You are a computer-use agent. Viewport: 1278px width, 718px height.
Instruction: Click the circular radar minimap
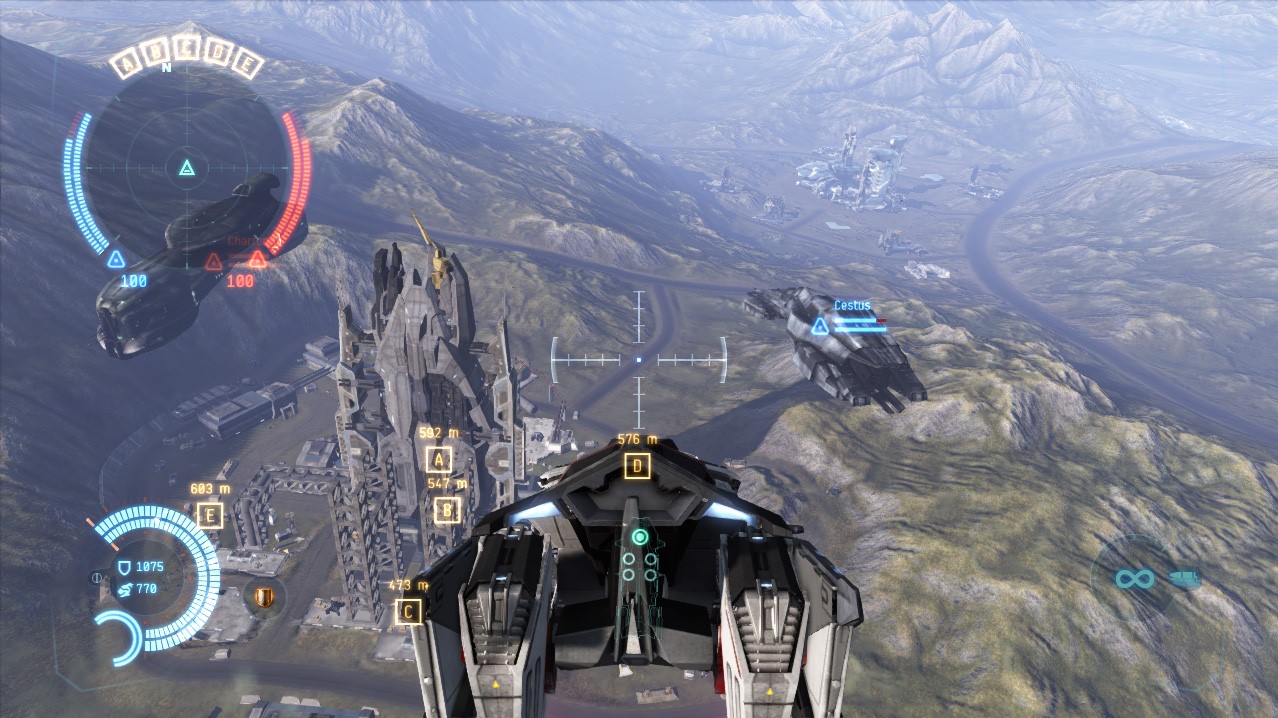click(x=186, y=168)
